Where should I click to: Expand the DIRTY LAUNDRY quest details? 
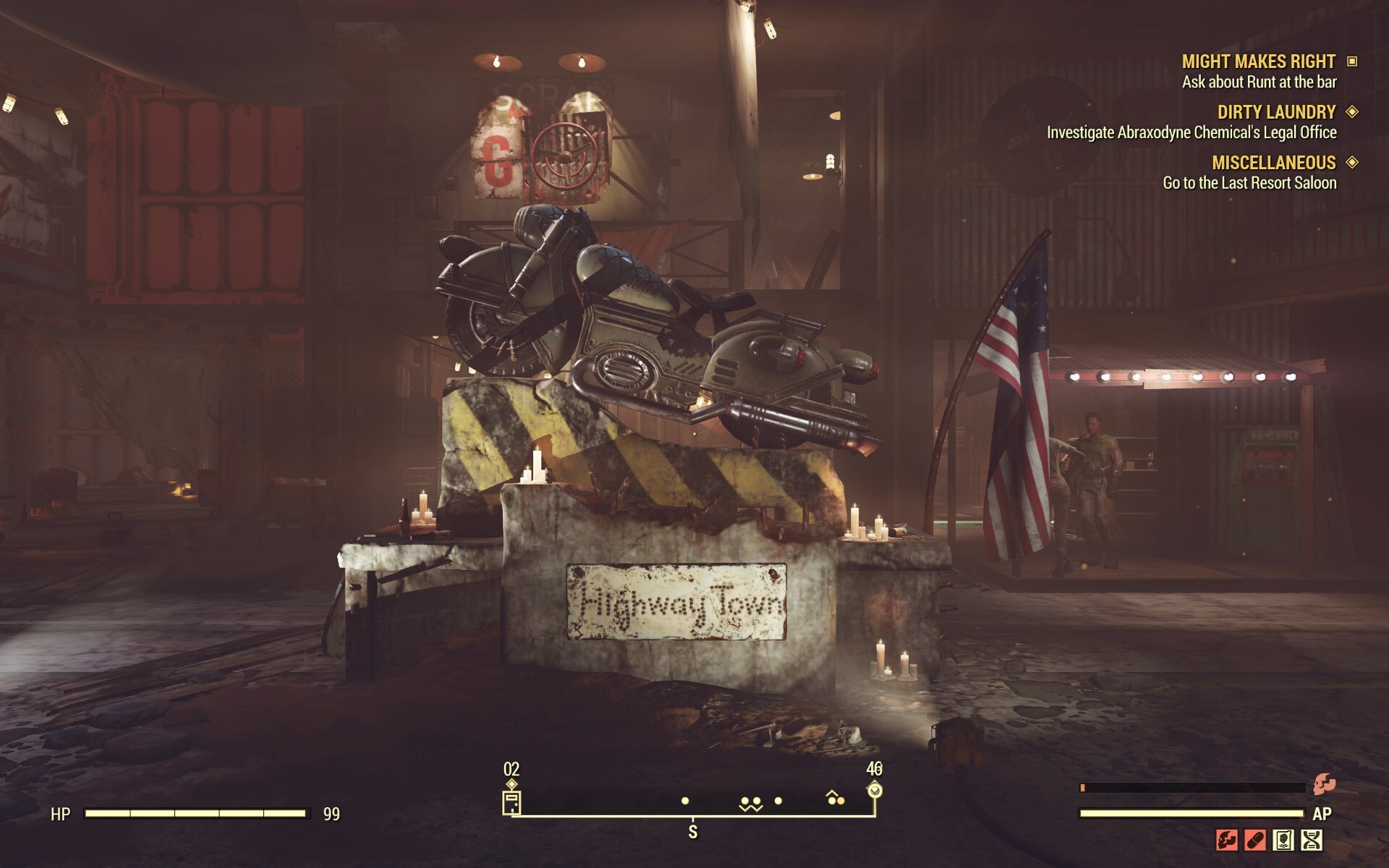[1275, 113]
